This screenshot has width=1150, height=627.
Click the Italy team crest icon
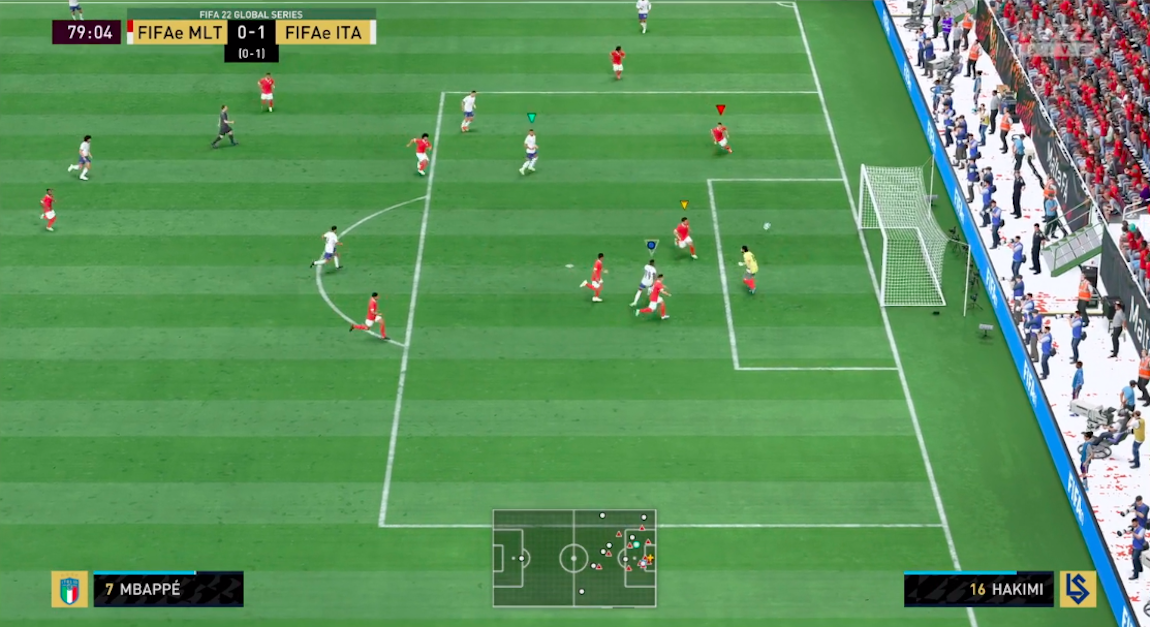(69, 589)
